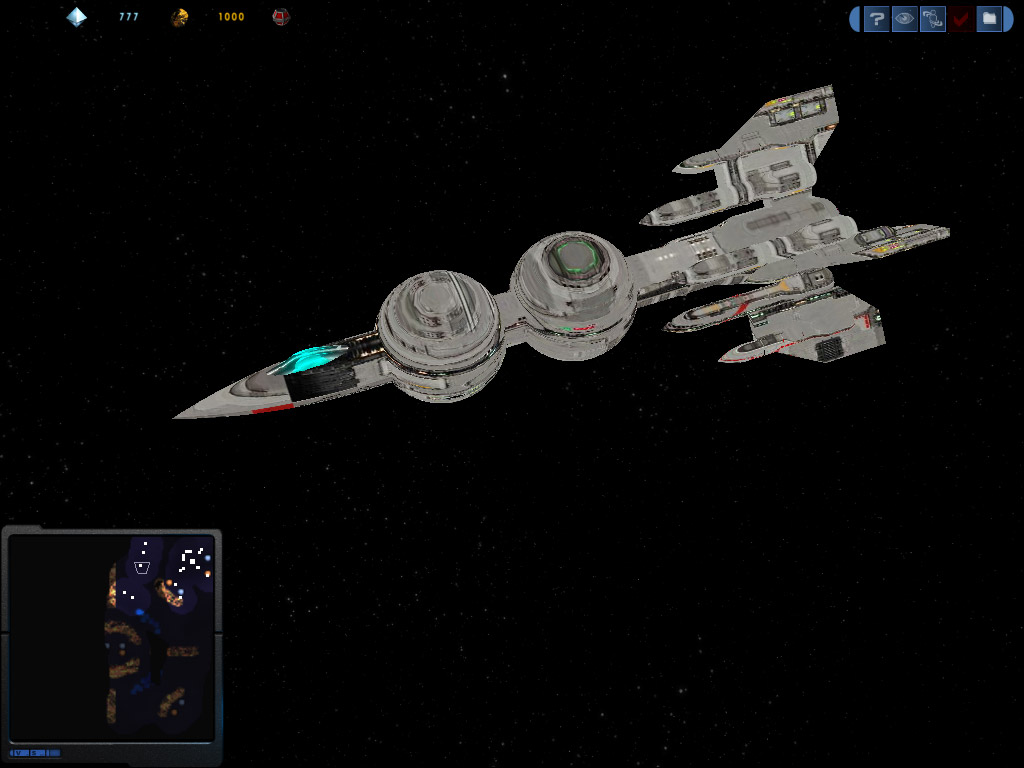The height and width of the screenshot is (768, 1024).
Task: Select the red checkmark objectives button
Action: pyautogui.click(x=961, y=18)
